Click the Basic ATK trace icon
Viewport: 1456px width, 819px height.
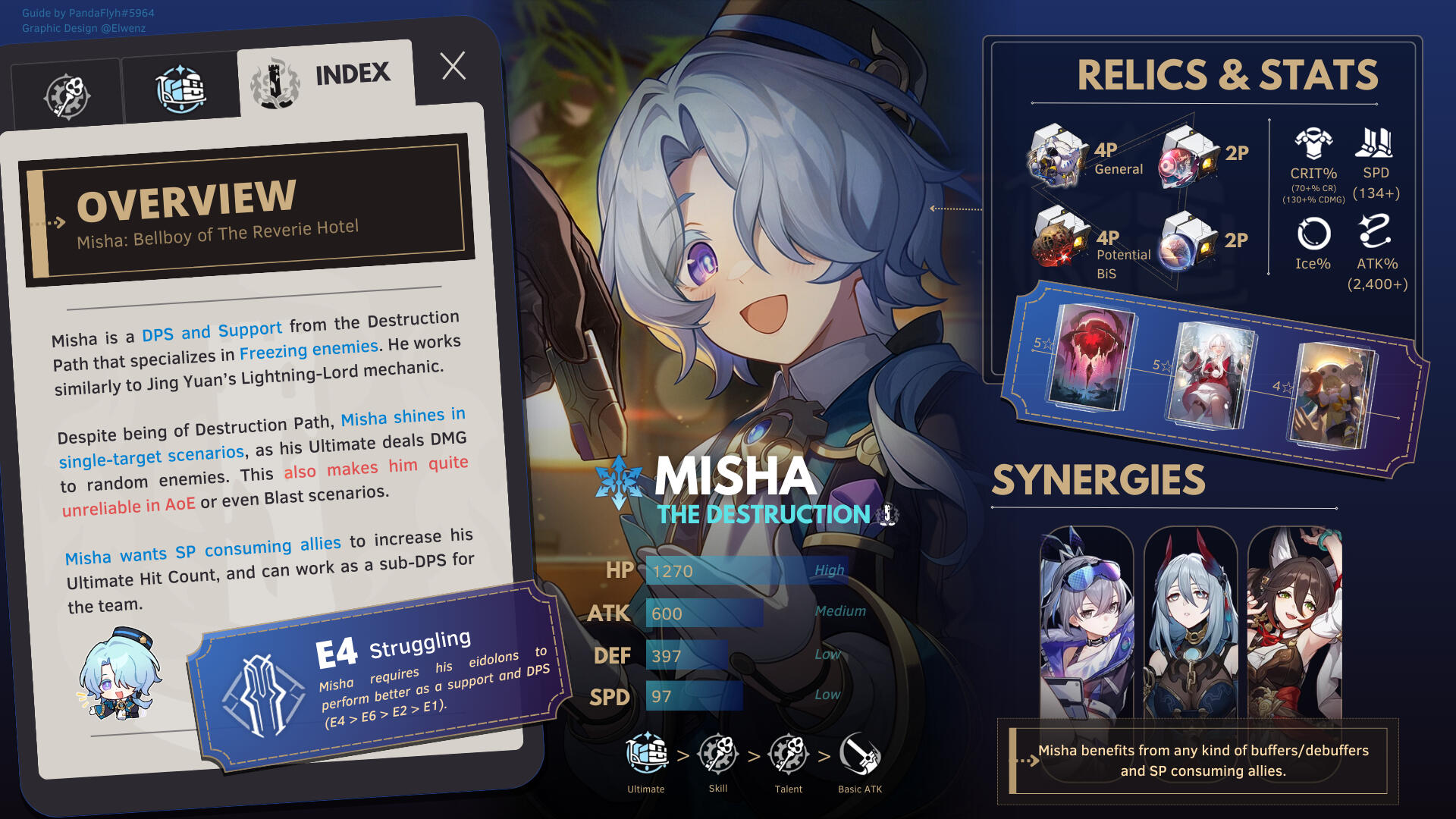tap(860, 755)
